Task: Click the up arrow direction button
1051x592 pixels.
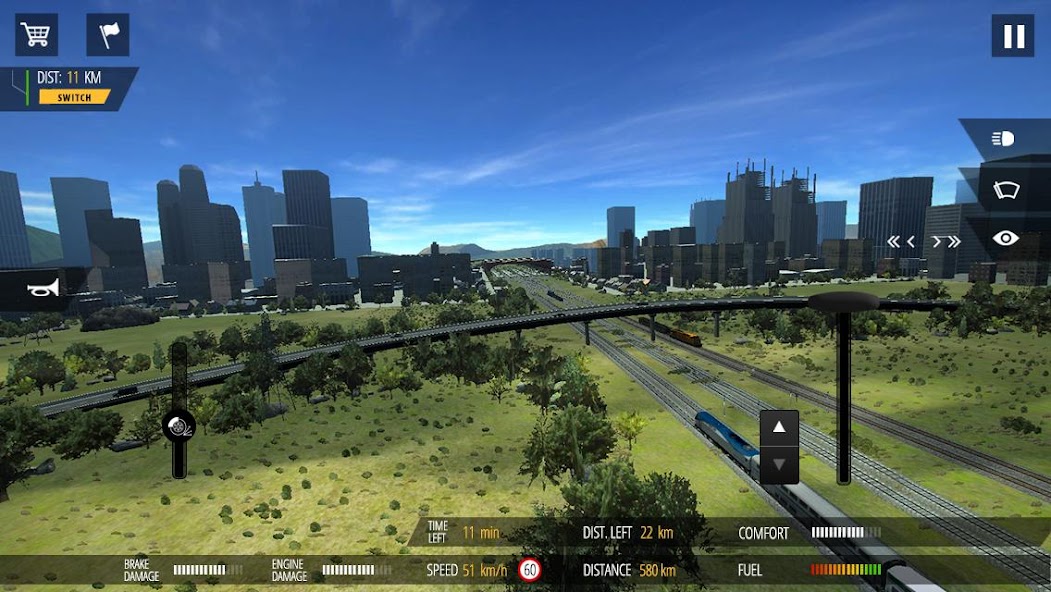Action: point(779,428)
